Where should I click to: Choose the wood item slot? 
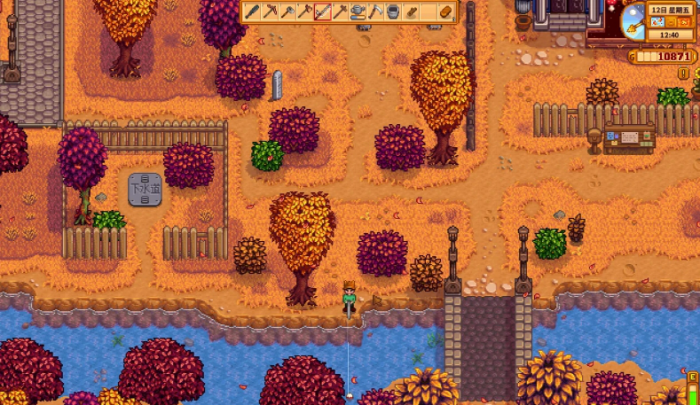411,12
